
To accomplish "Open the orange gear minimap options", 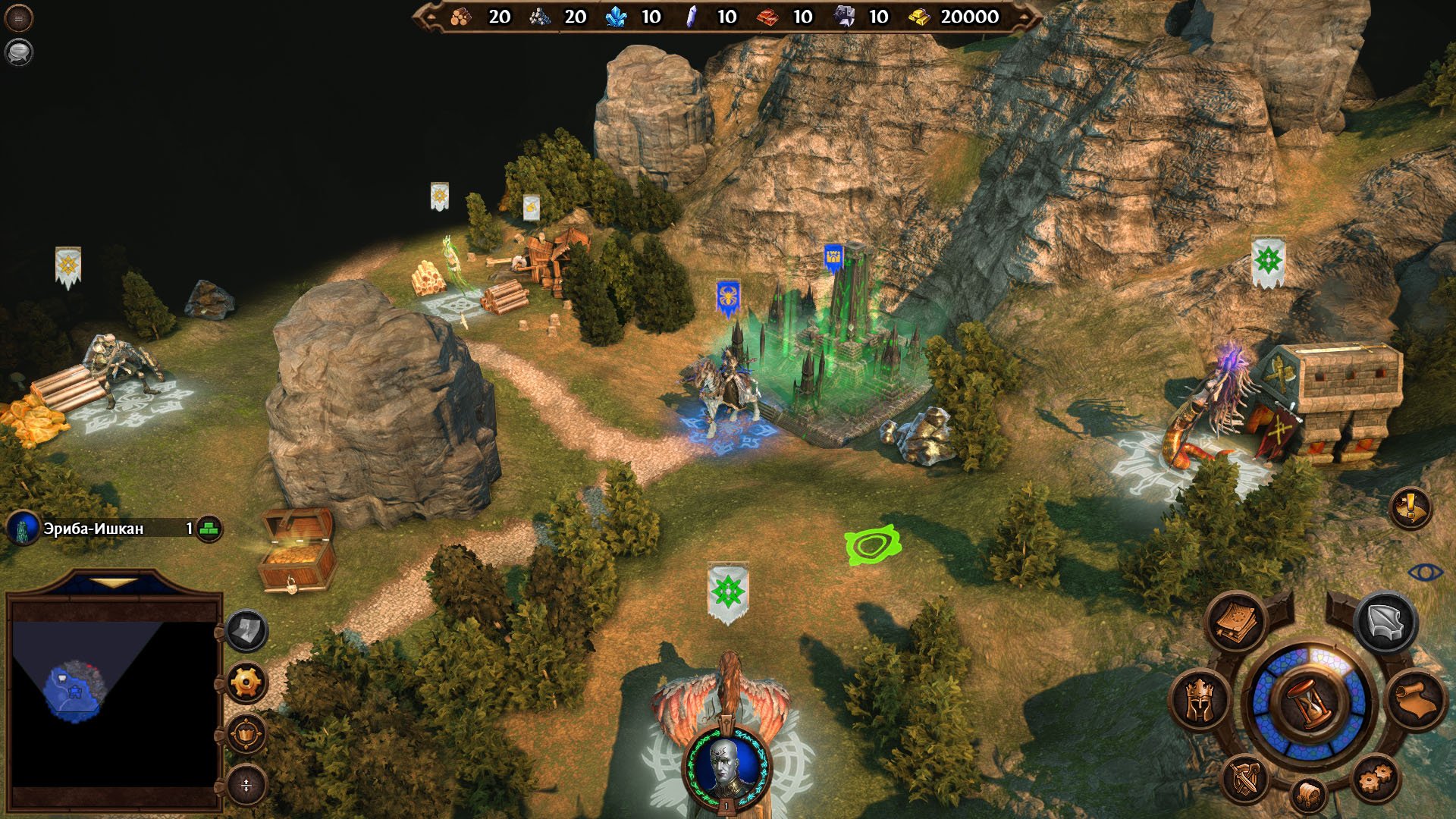I will pos(246,682).
